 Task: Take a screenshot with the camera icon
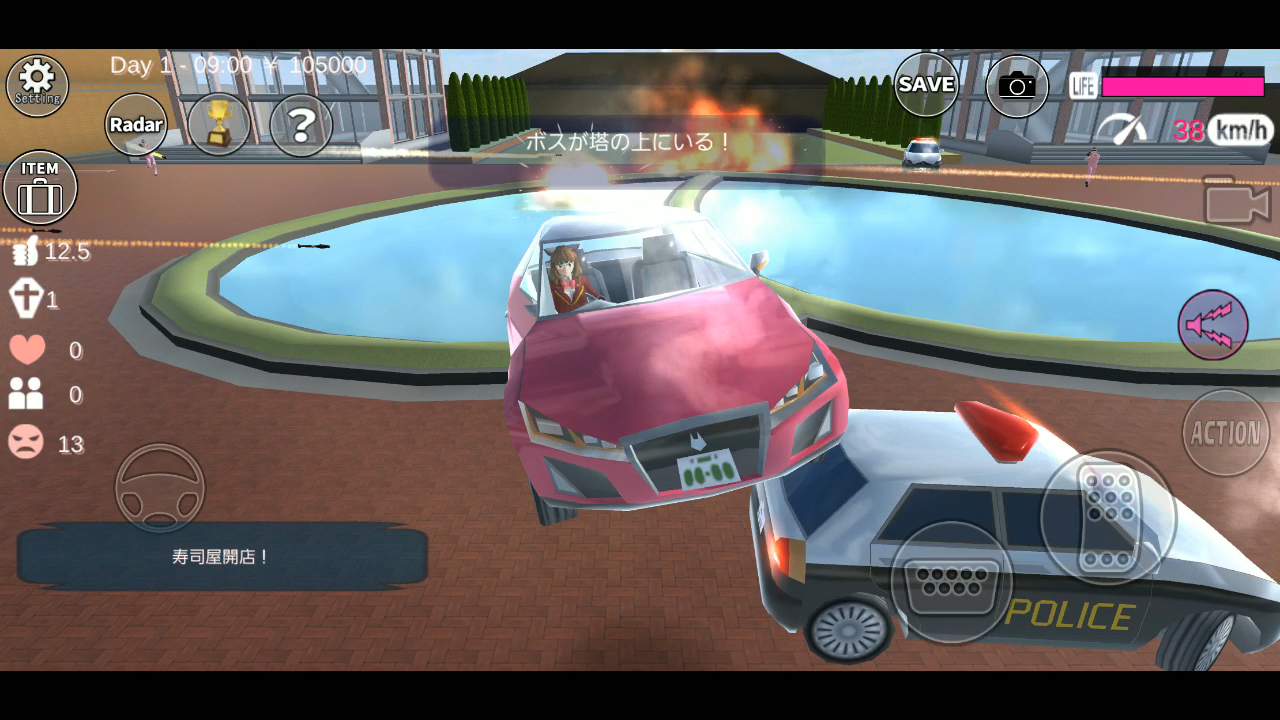1016,85
